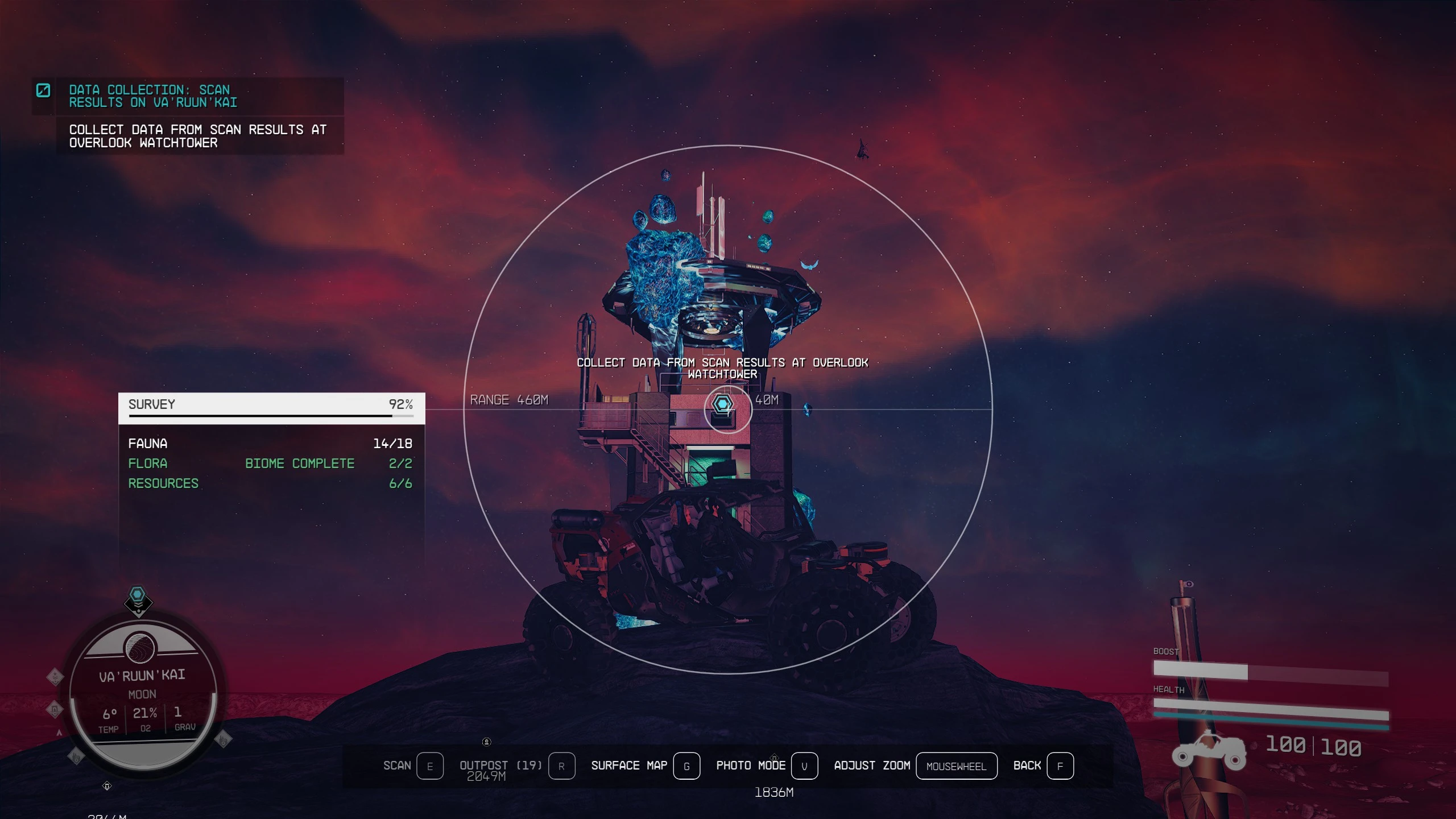The height and width of the screenshot is (819, 1456).
Task: Select the hexagonal quest marker in the scanner reticle
Action: (x=722, y=404)
